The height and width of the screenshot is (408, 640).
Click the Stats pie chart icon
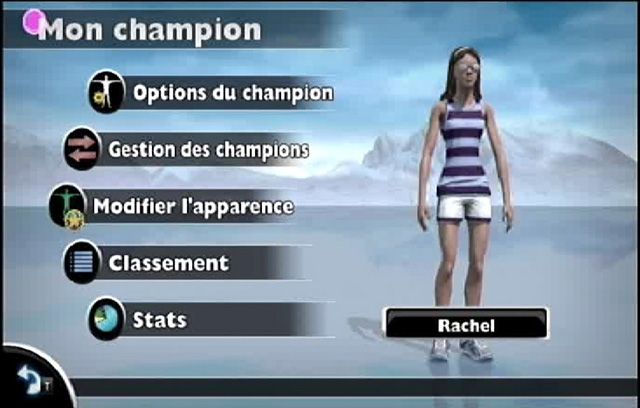click(106, 319)
